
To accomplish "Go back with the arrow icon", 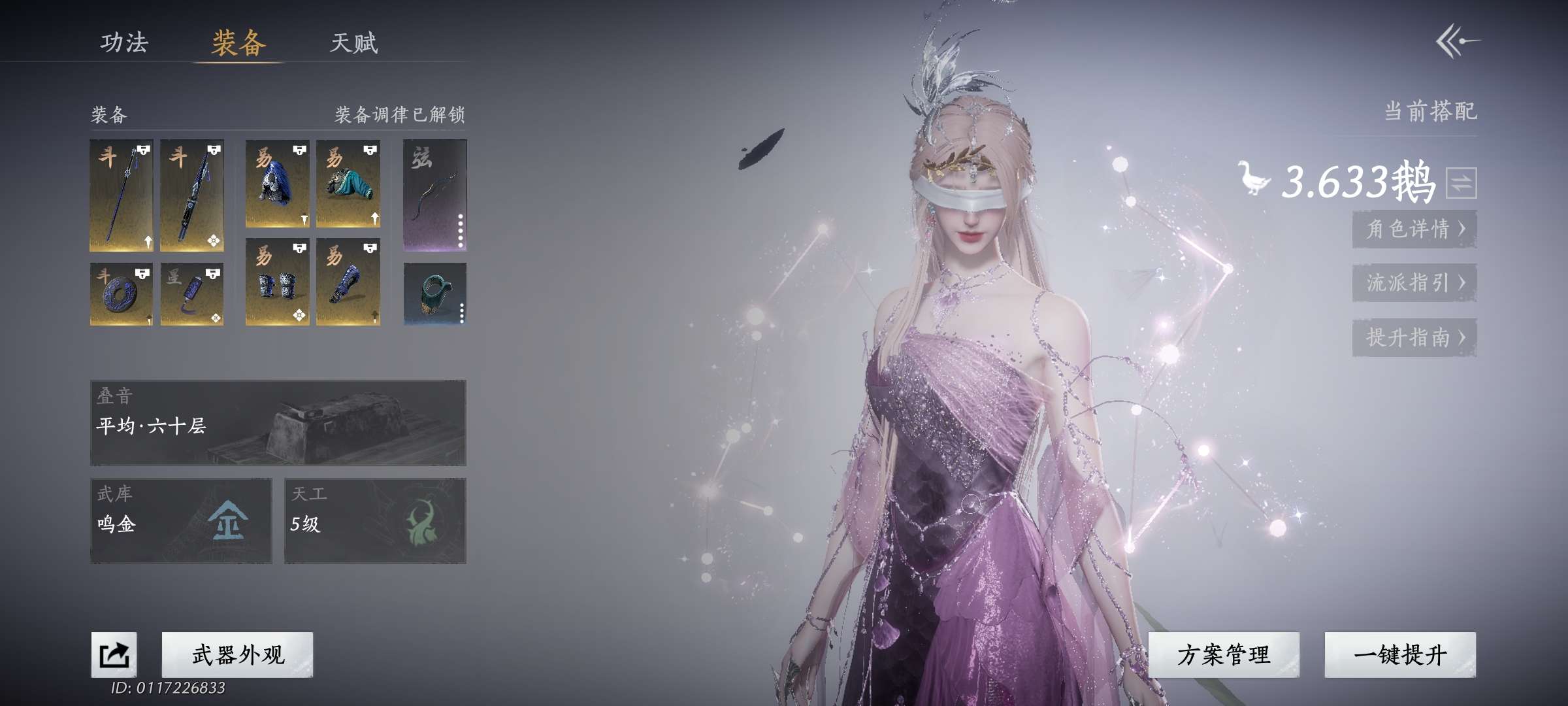I will (1457, 41).
